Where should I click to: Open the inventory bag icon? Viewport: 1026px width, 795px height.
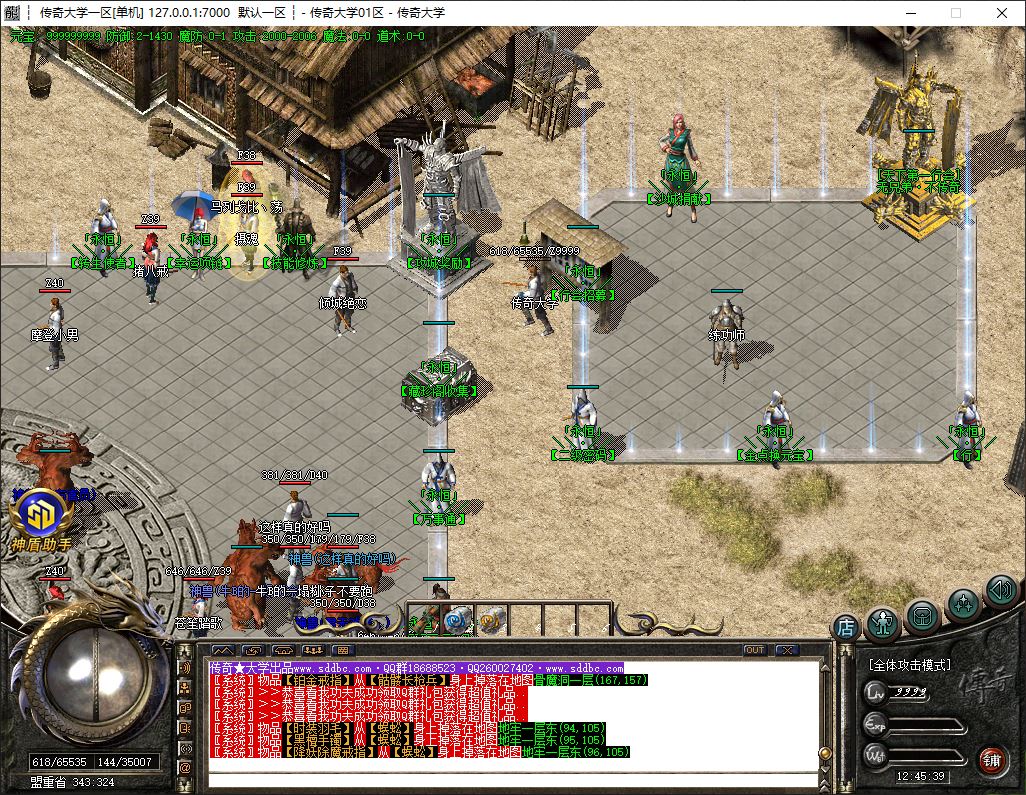tap(923, 614)
